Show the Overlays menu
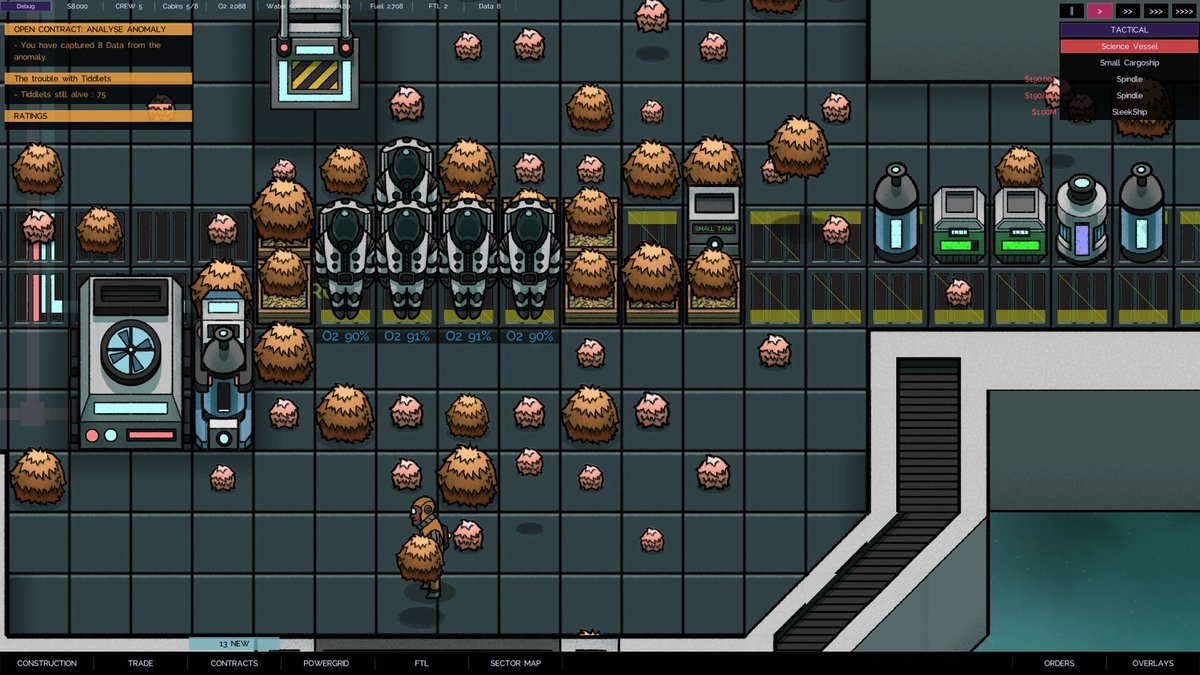The image size is (1200, 675). click(1152, 663)
